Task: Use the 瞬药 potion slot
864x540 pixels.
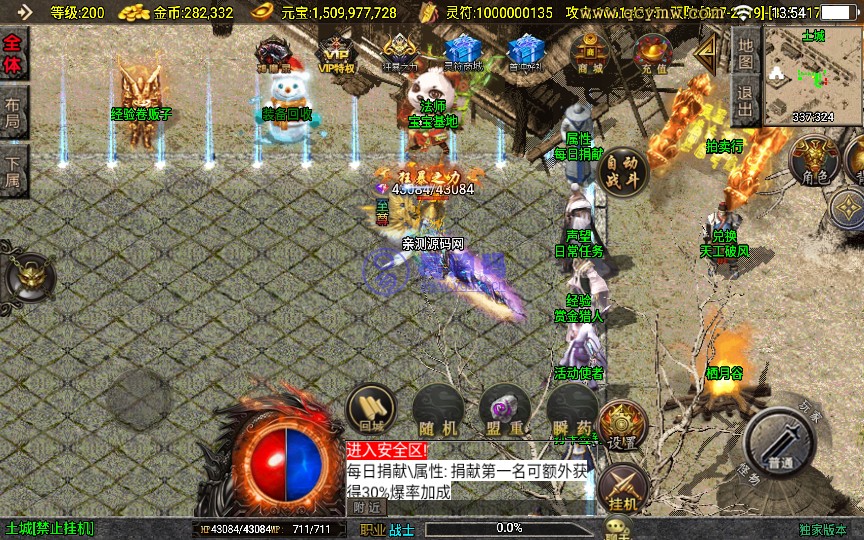Action: point(571,411)
